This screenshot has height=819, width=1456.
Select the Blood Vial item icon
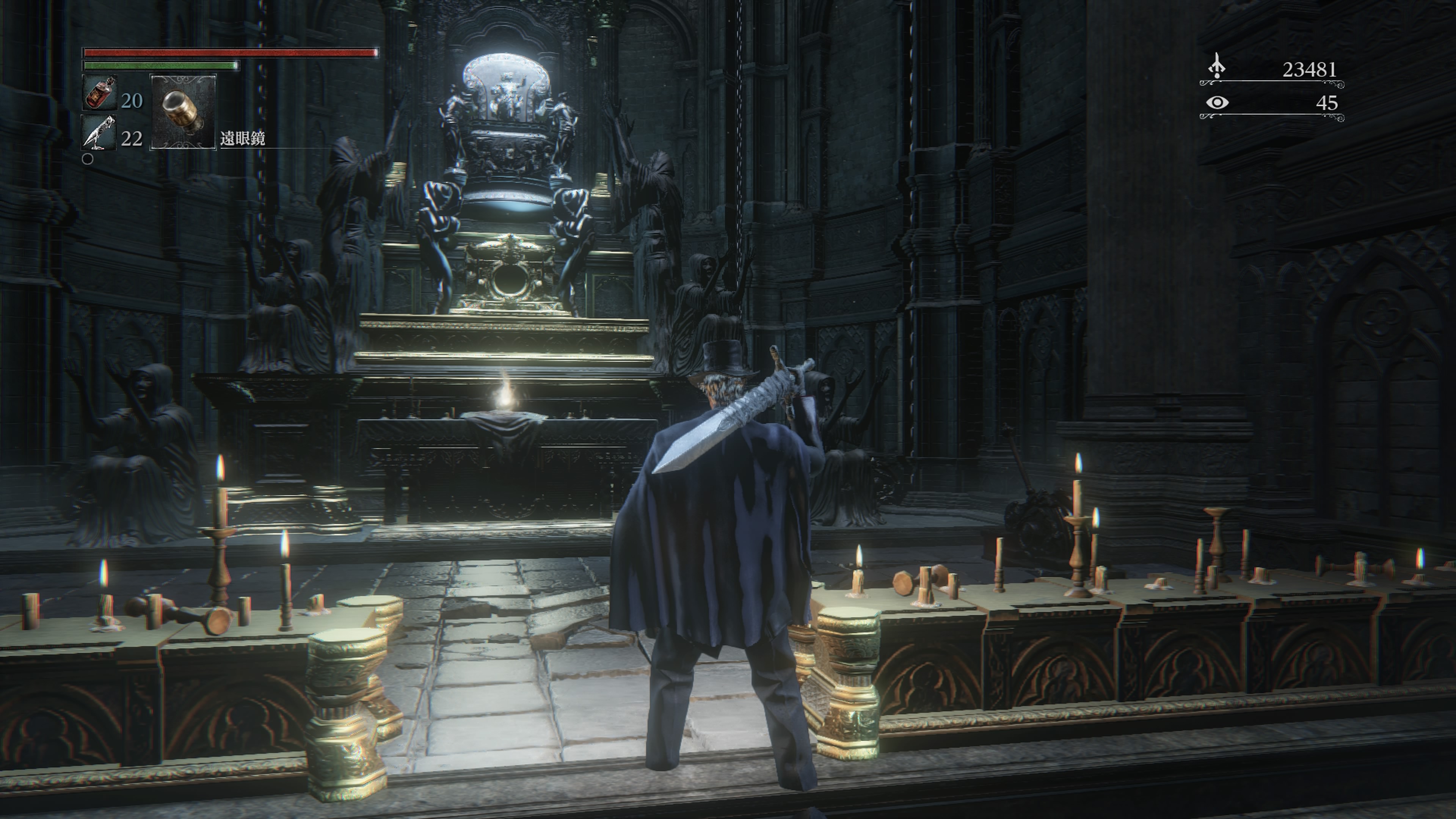click(x=100, y=93)
